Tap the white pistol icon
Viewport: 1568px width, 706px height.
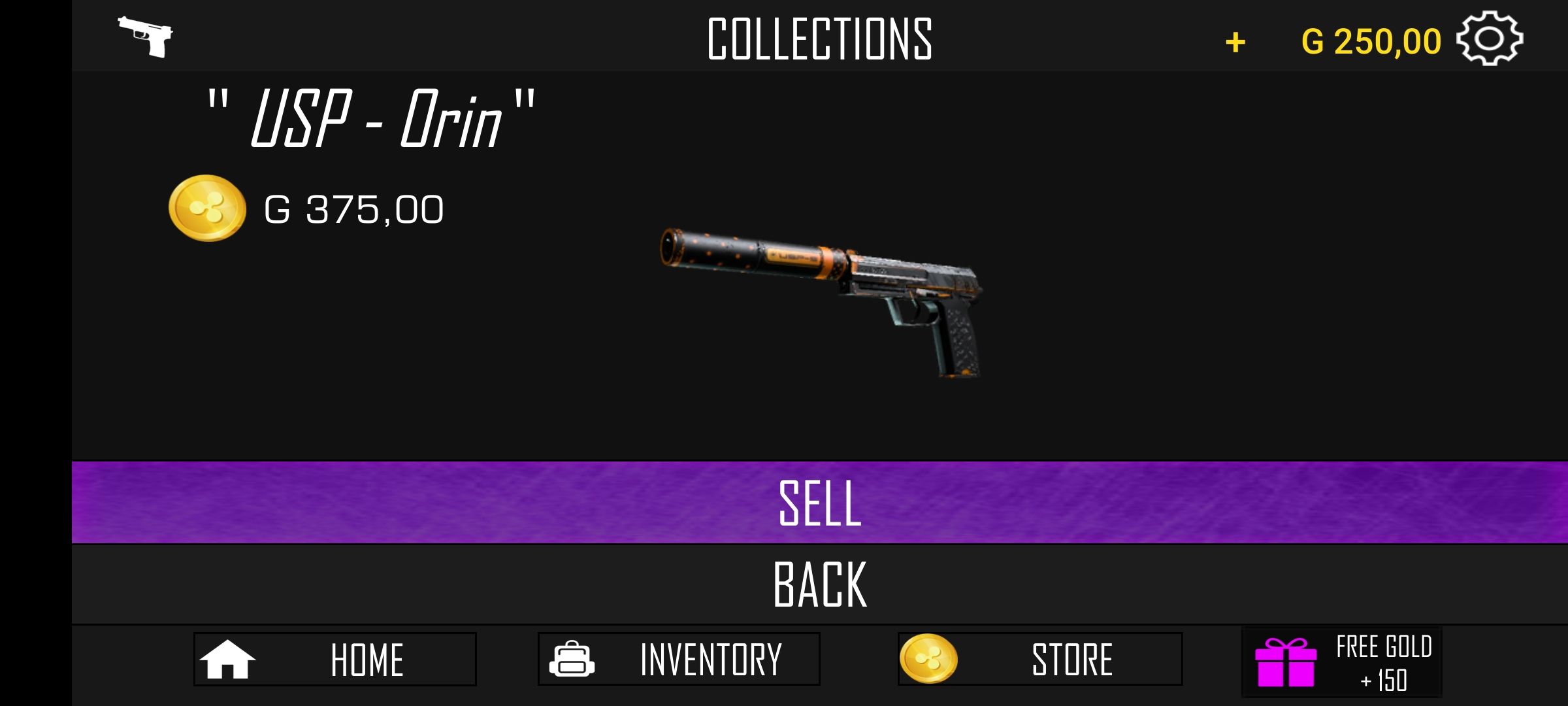point(146,36)
